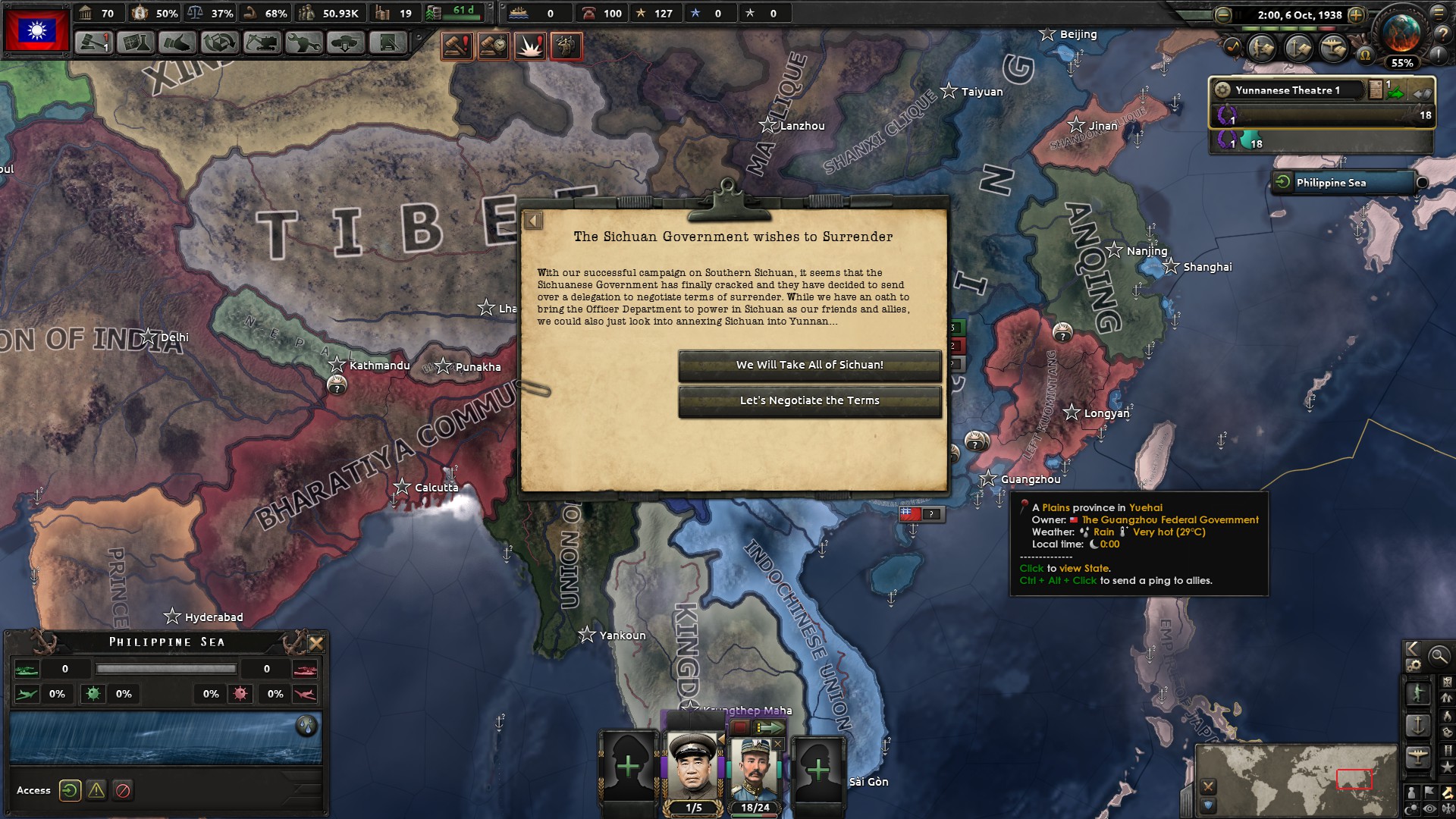
Task: Increase game speed with the plus control
Action: [x=1357, y=14]
